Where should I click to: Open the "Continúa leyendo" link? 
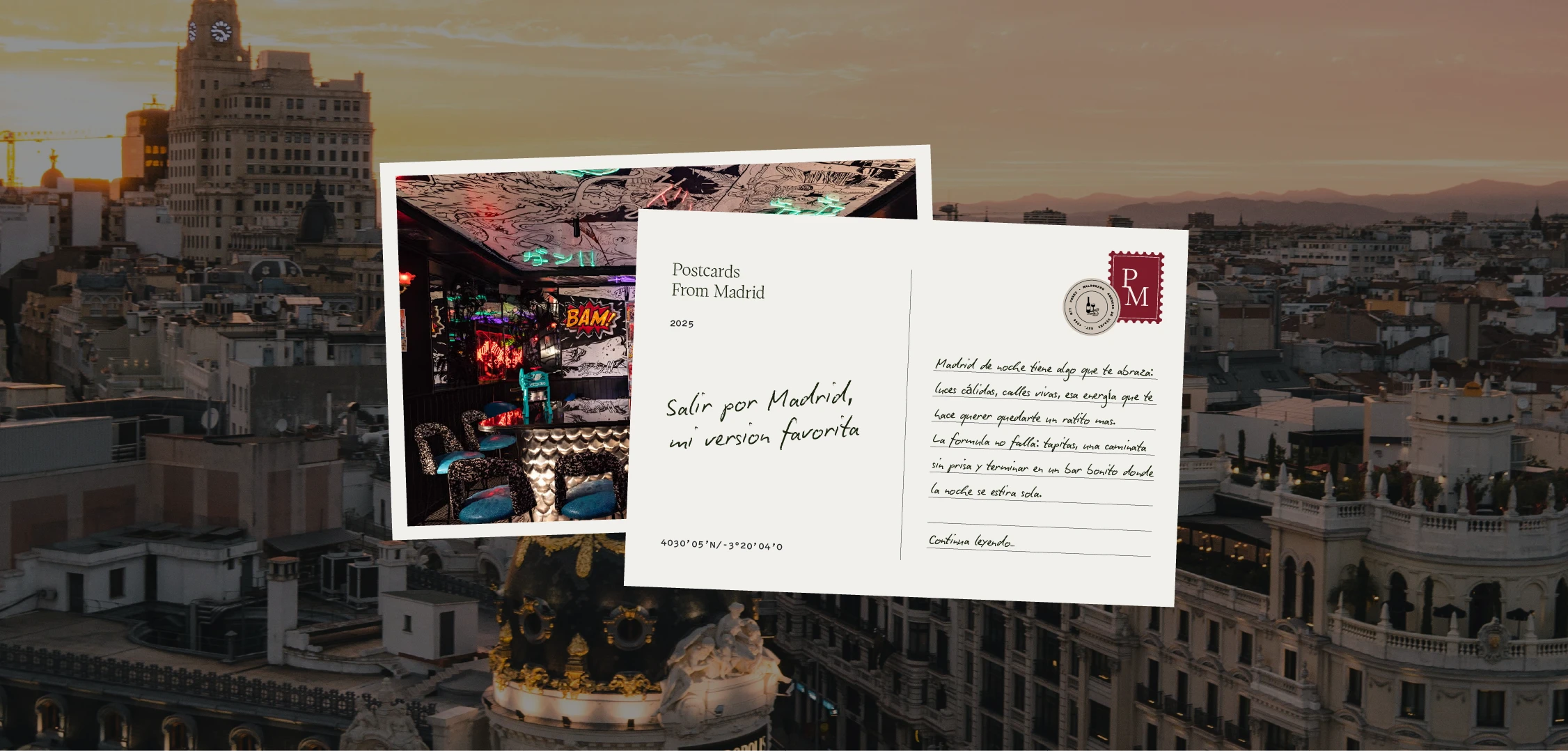(971, 541)
